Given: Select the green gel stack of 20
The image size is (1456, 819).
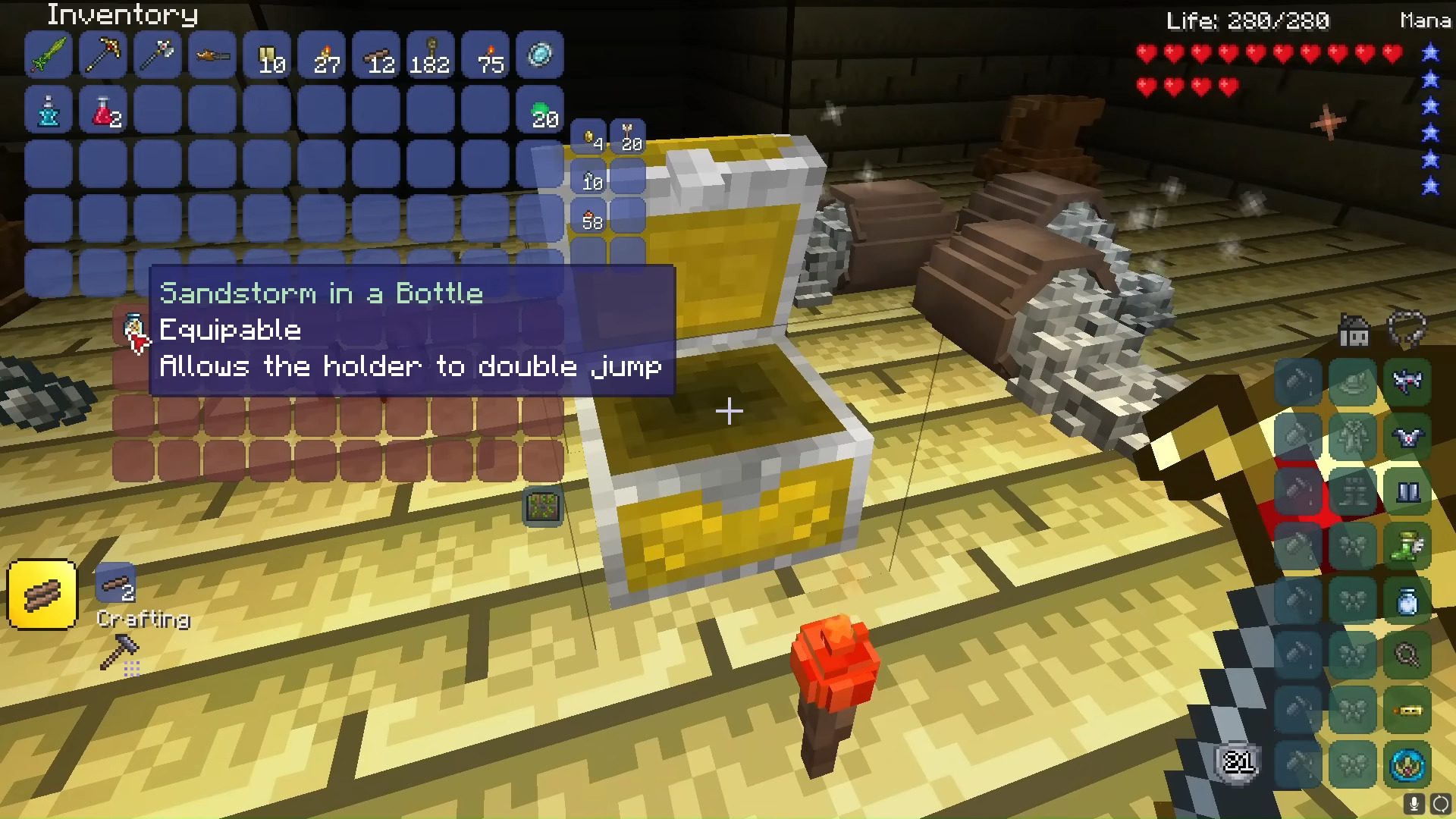Looking at the screenshot, I should pyautogui.click(x=540, y=111).
